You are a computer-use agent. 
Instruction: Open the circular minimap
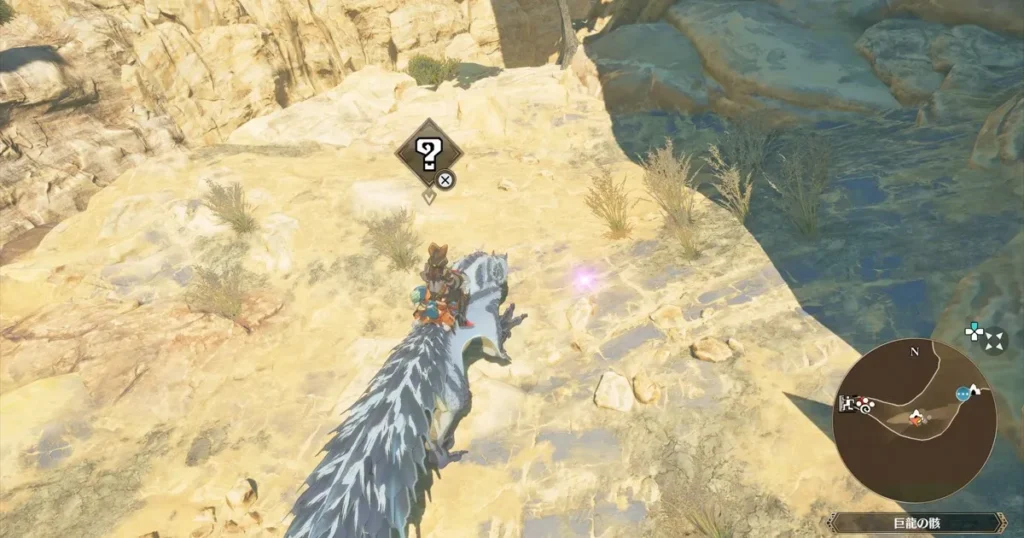[x=915, y=419]
